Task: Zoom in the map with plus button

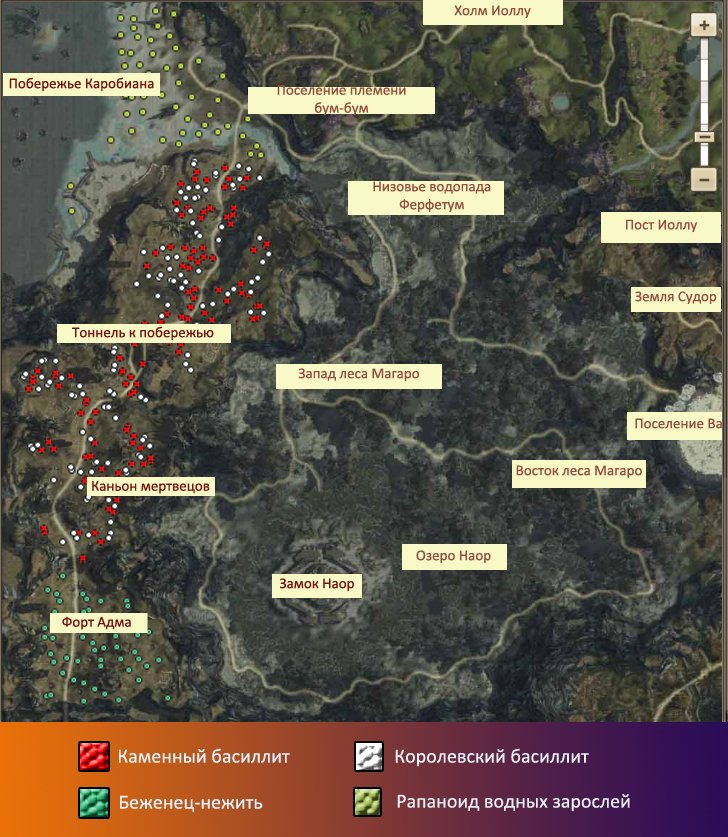Action: [703, 27]
